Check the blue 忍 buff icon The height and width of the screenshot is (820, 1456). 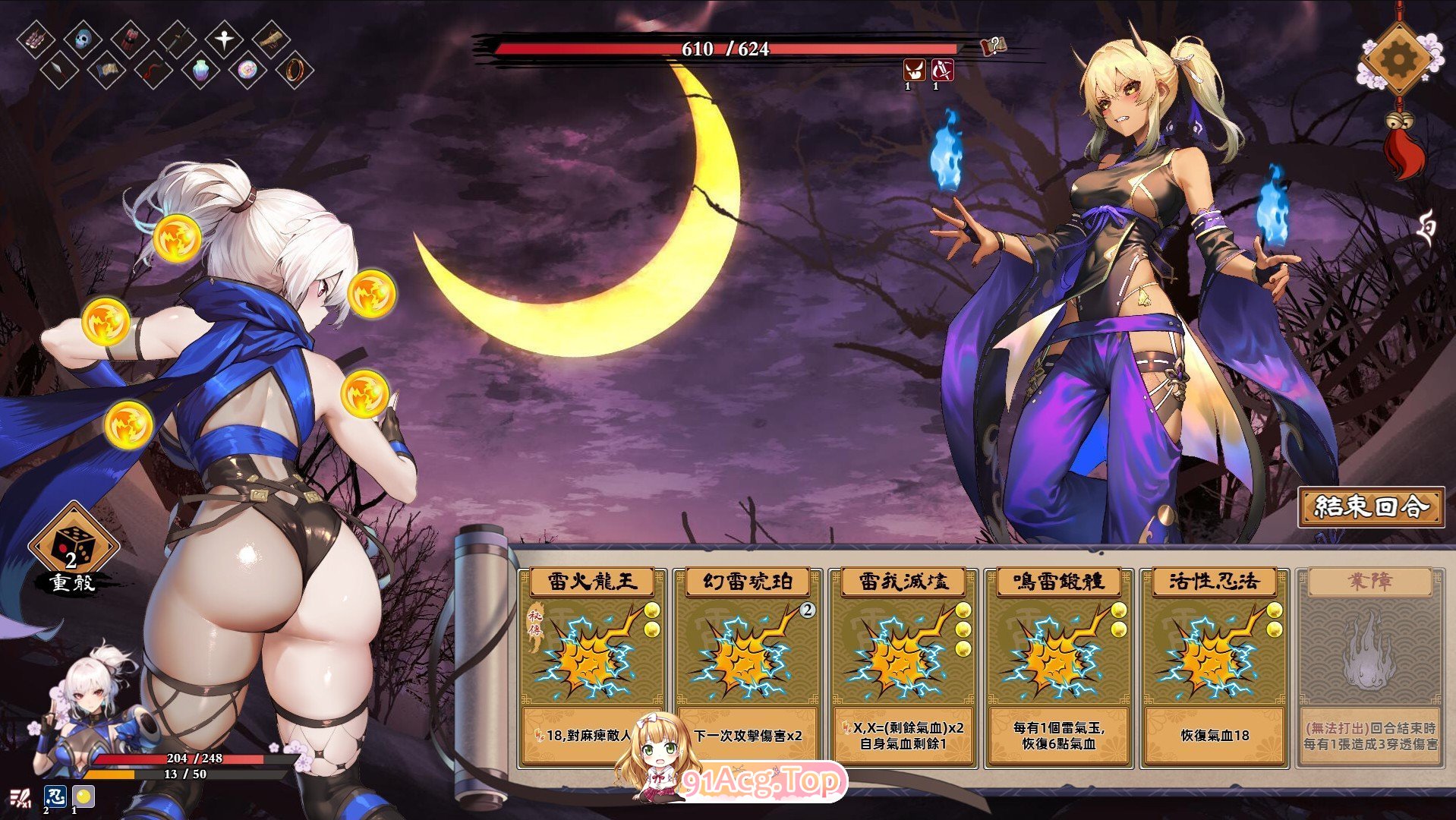pos(55,796)
